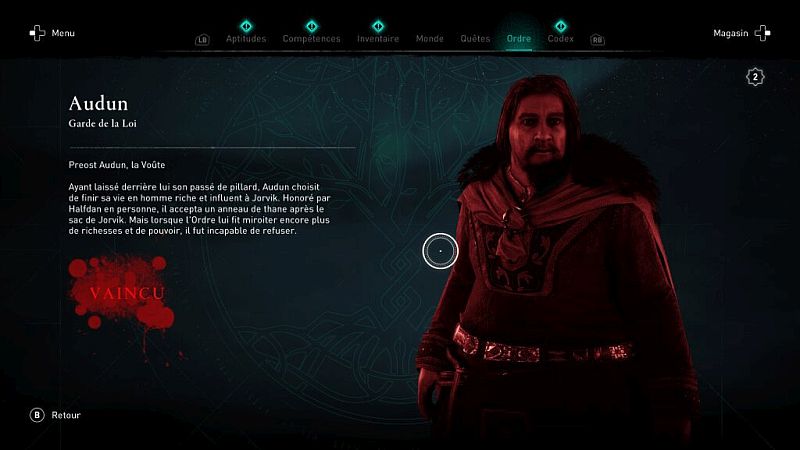Open the Codex tab
Viewport: 800px width, 450px height.
(x=560, y=39)
